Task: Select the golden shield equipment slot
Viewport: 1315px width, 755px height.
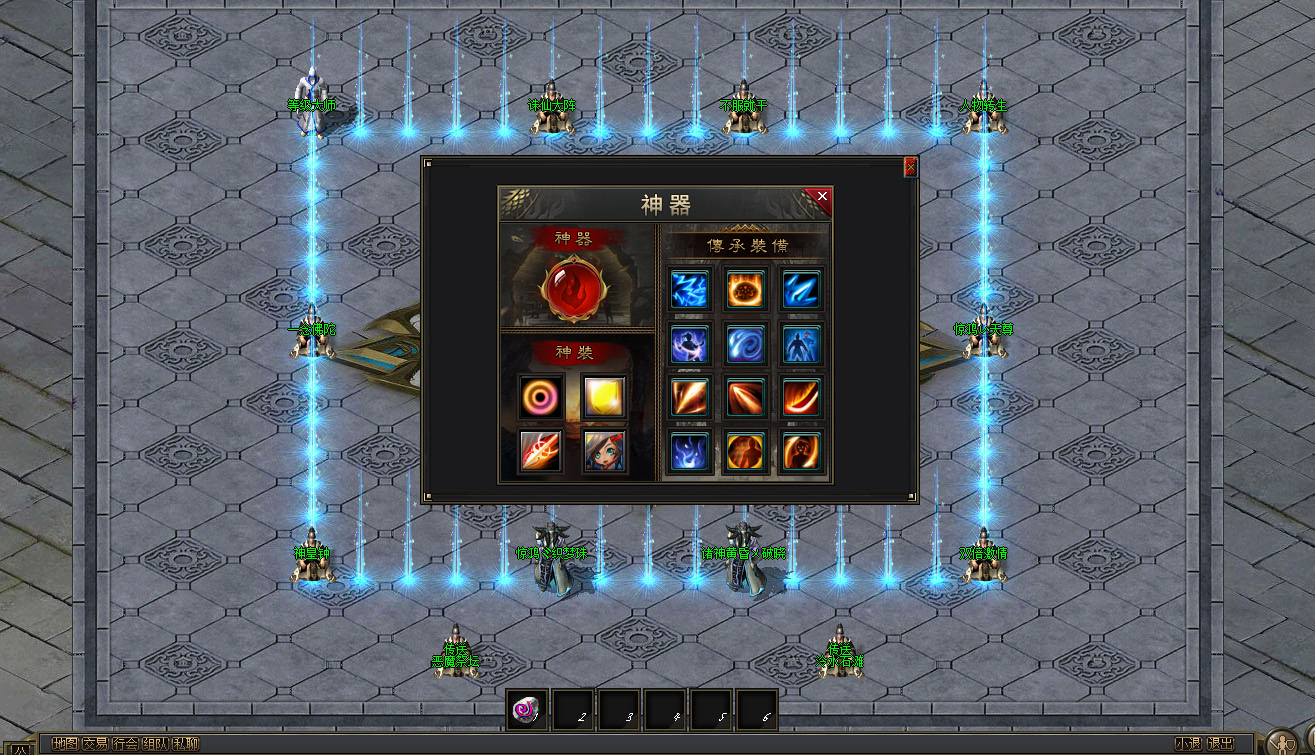Action: tap(605, 397)
